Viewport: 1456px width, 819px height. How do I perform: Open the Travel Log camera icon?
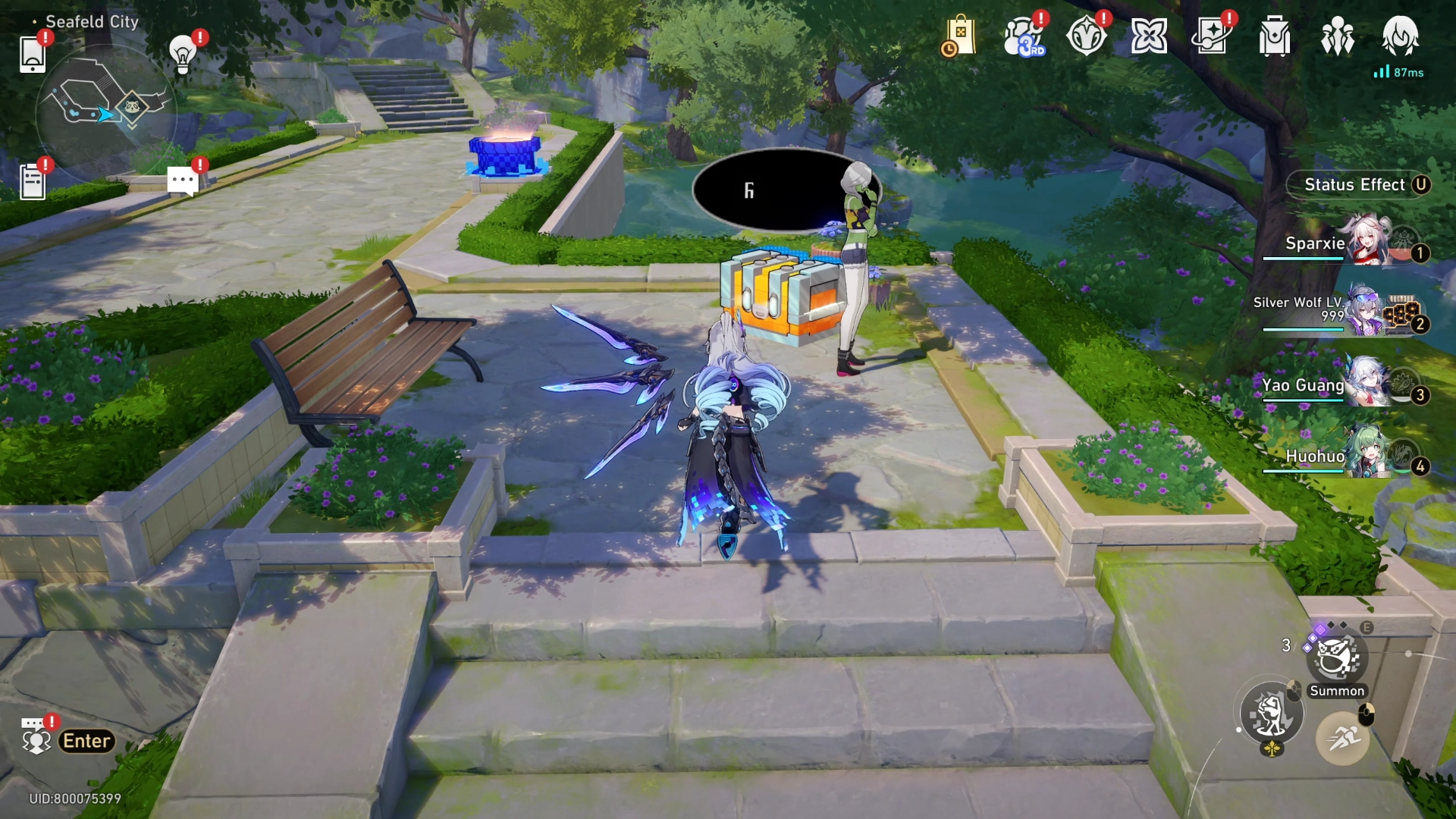coord(1214,36)
